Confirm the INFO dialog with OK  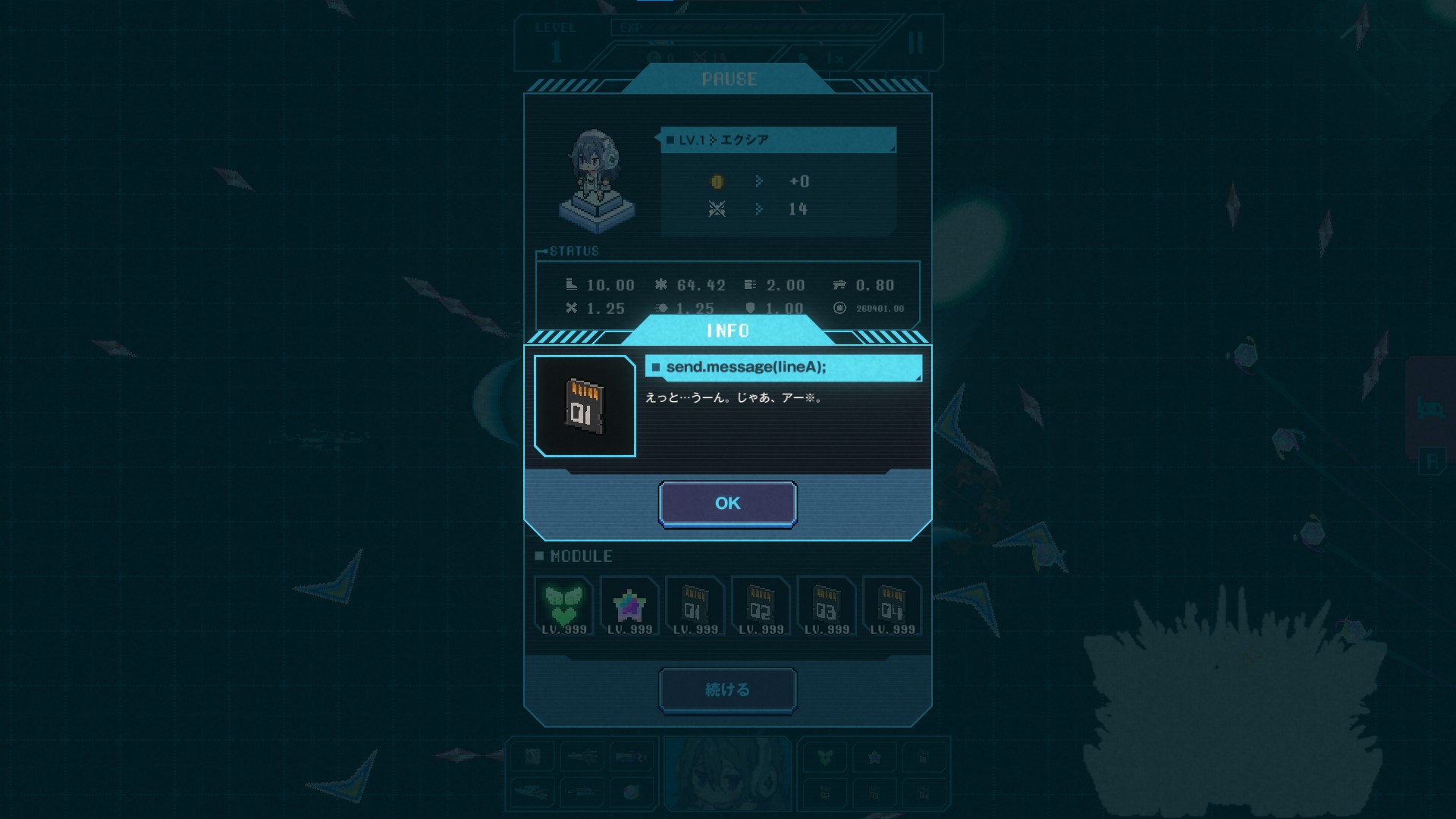[727, 503]
